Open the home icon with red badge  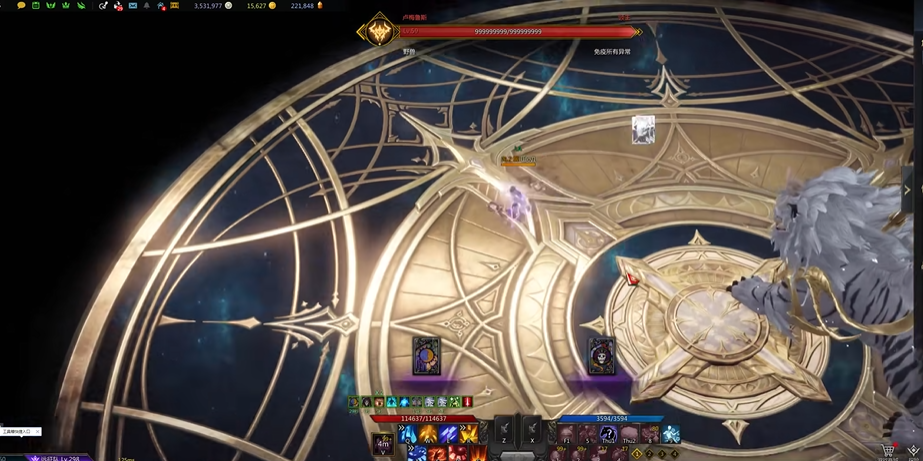[161, 6]
